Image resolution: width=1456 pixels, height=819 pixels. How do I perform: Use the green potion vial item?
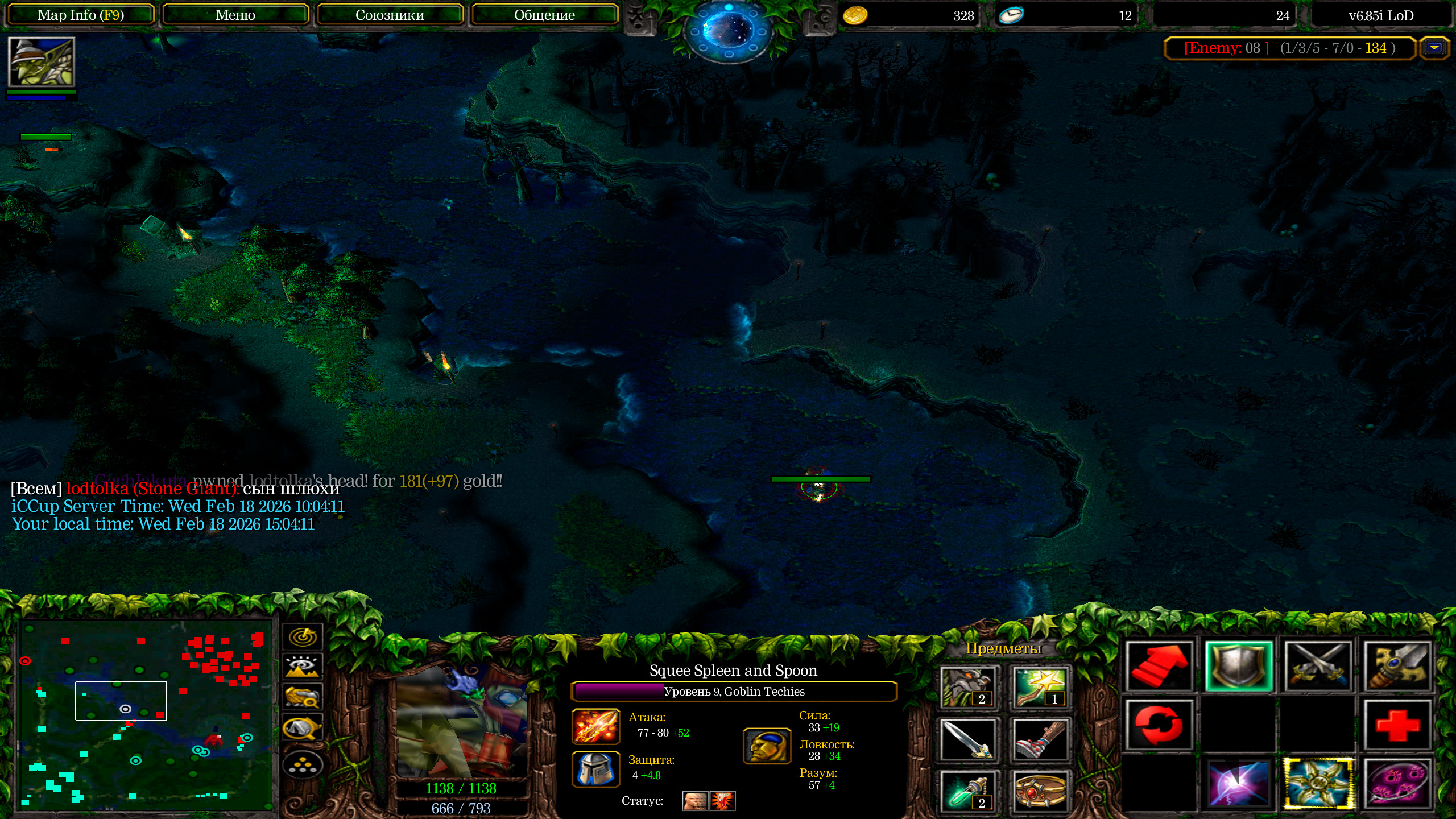[x=968, y=791]
